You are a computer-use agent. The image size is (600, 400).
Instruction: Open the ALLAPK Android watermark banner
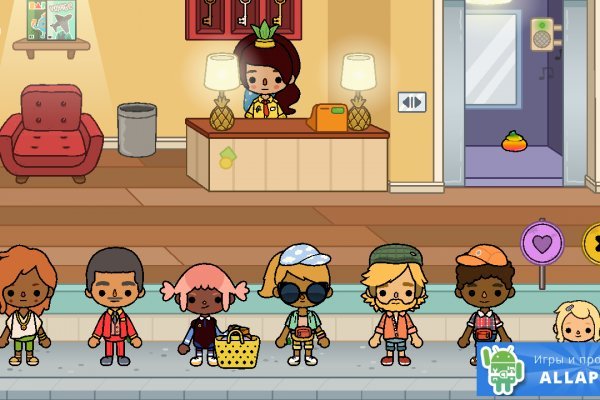tap(540, 370)
